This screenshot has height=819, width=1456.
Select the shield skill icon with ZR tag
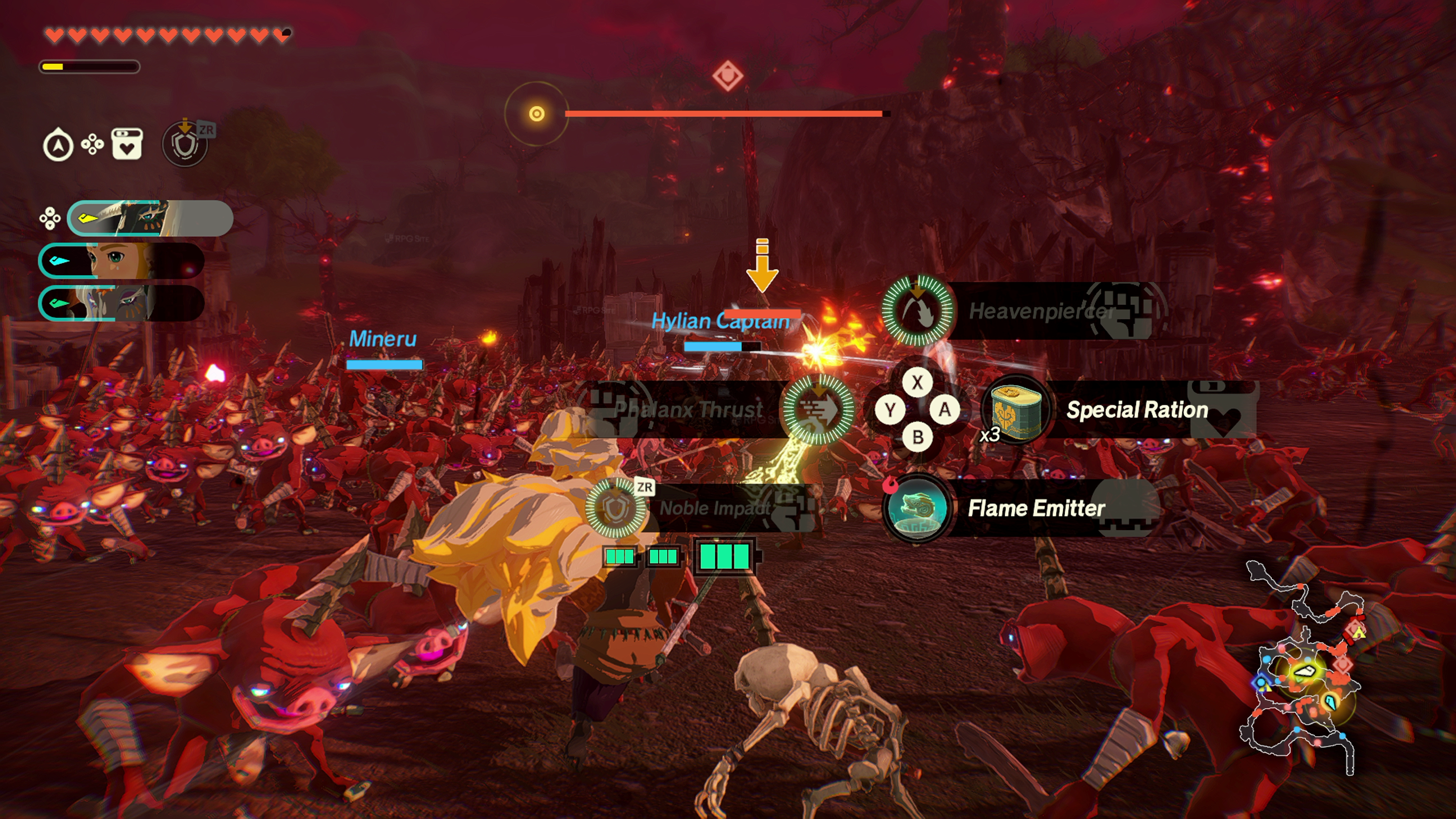pyautogui.click(x=185, y=144)
